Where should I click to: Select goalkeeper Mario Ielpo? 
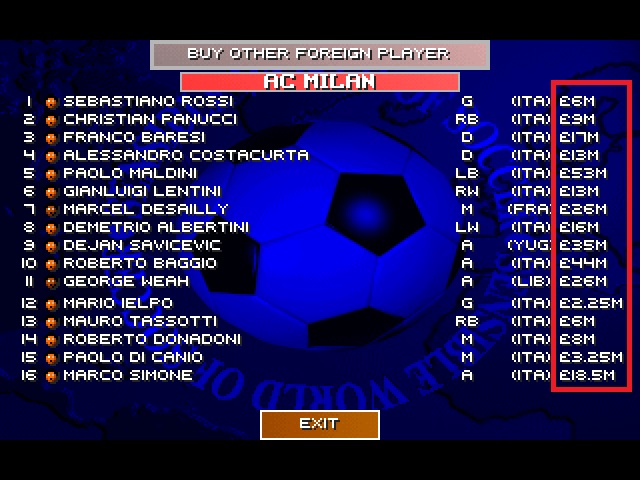118,303
